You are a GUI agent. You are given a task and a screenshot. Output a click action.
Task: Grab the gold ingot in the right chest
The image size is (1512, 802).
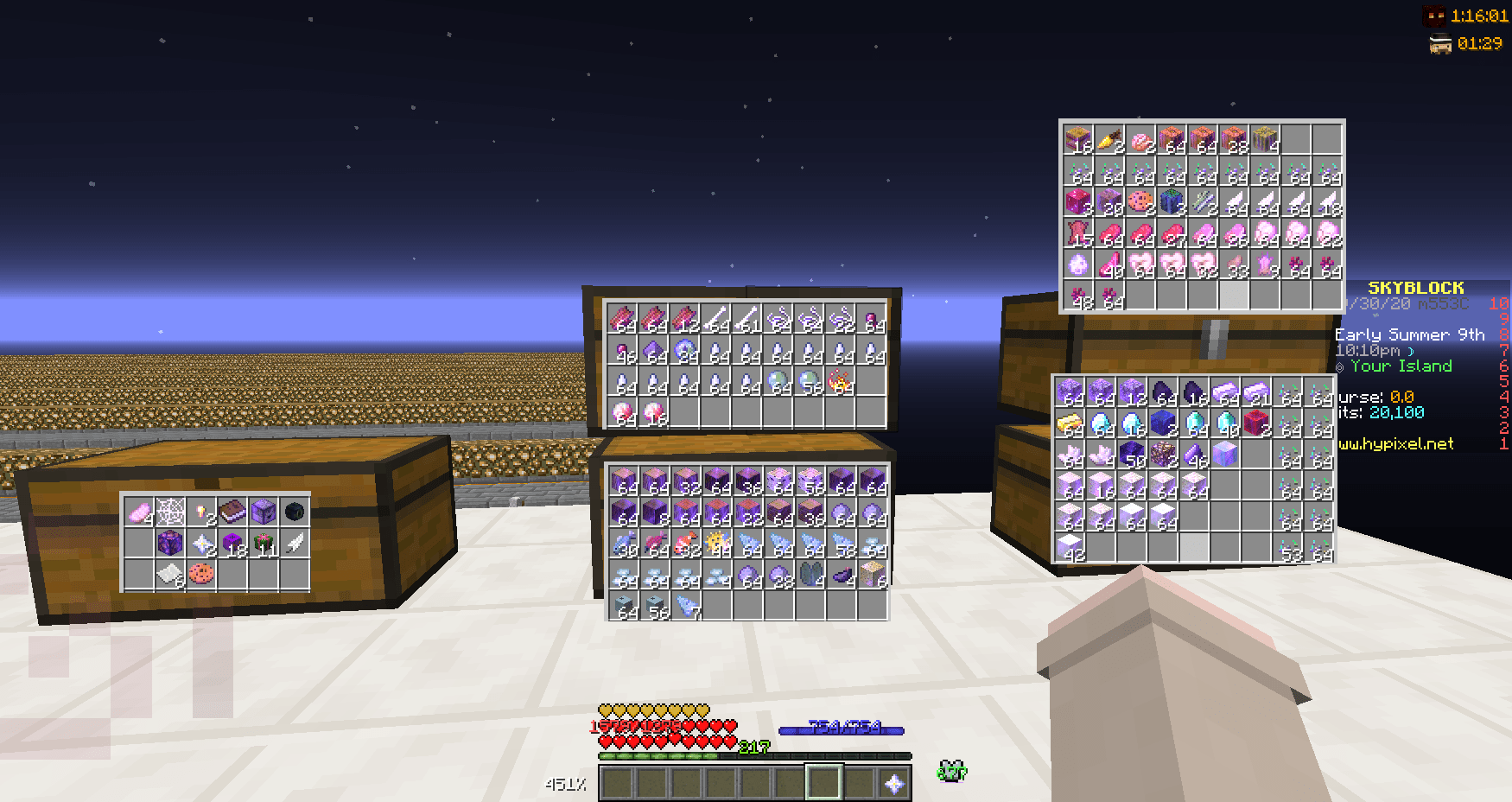tap(1070, 422)
